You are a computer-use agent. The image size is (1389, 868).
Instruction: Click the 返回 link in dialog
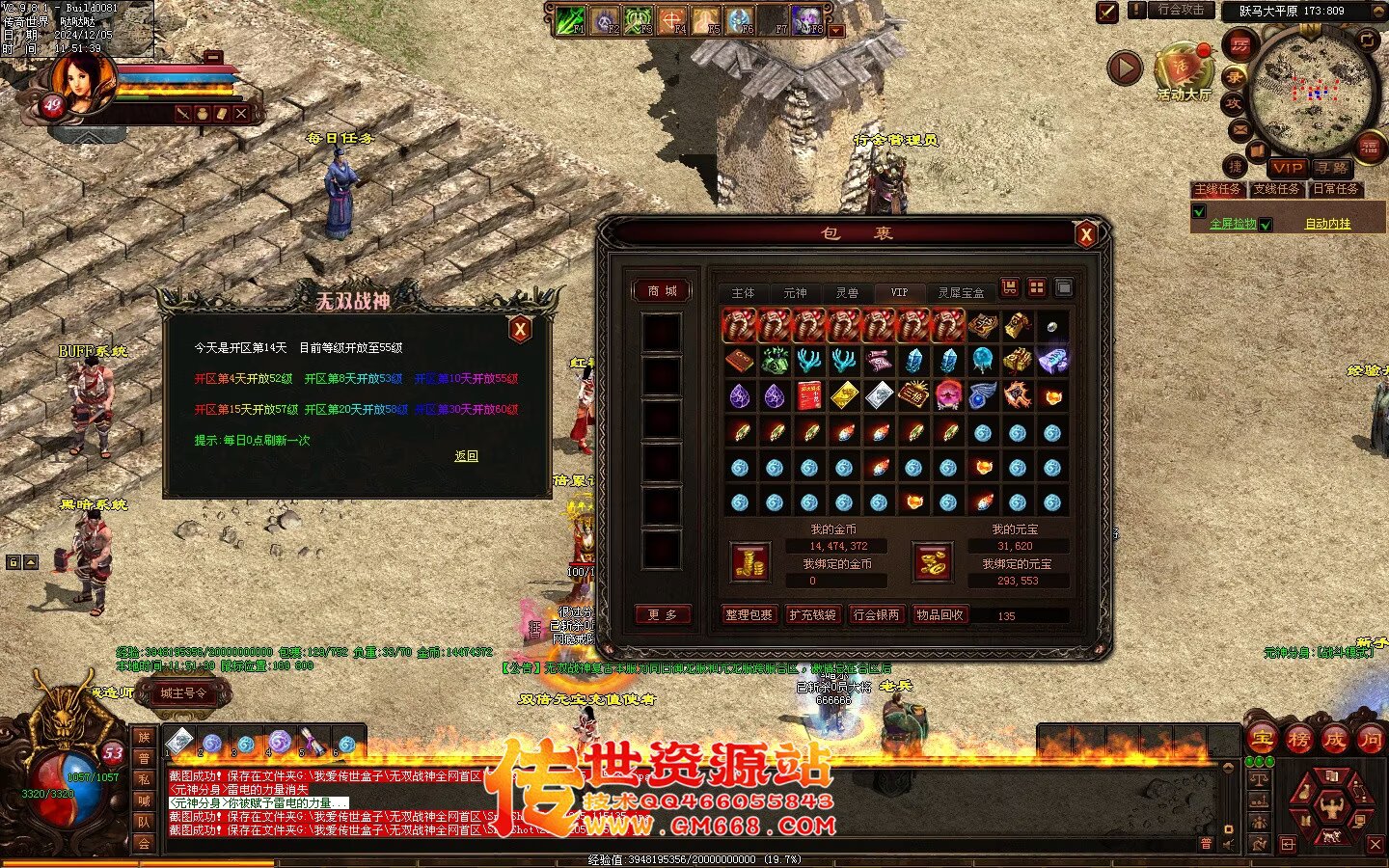466,456
